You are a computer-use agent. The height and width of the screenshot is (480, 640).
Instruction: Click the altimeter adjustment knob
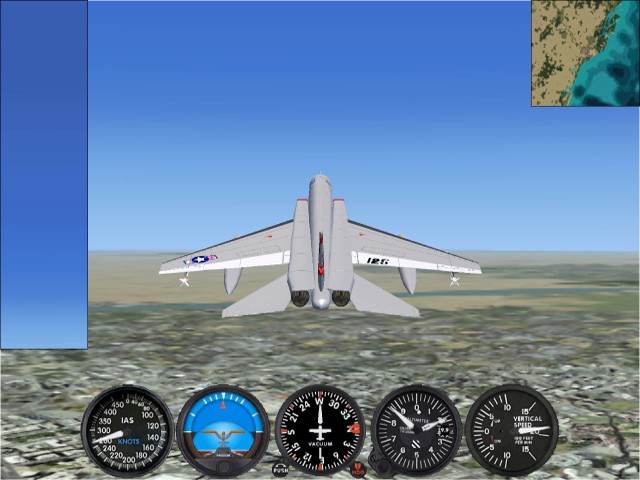click(x=378, y=462)
